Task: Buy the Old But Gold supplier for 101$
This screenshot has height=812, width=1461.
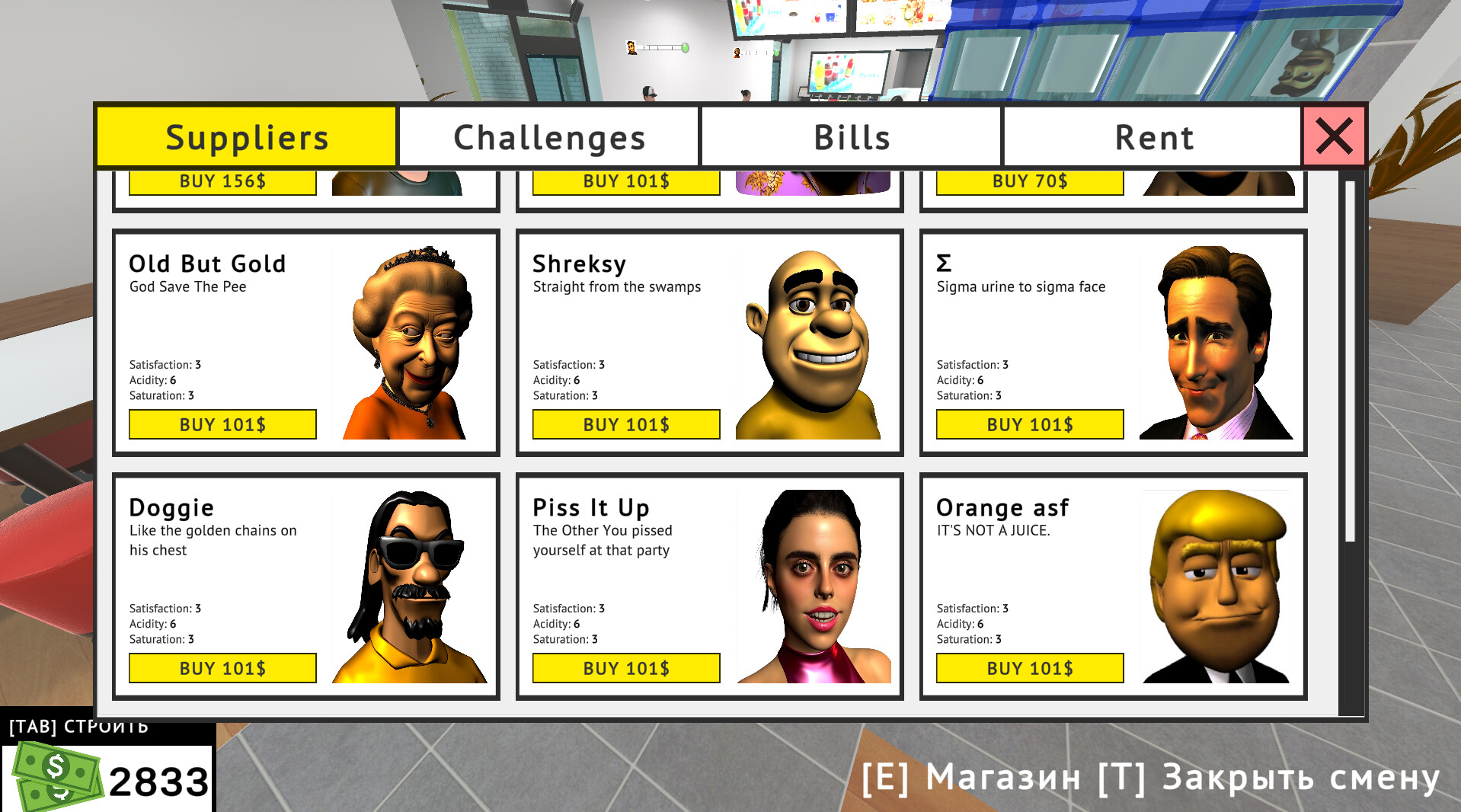Action: pyautogui.click(x=222, y=424)
